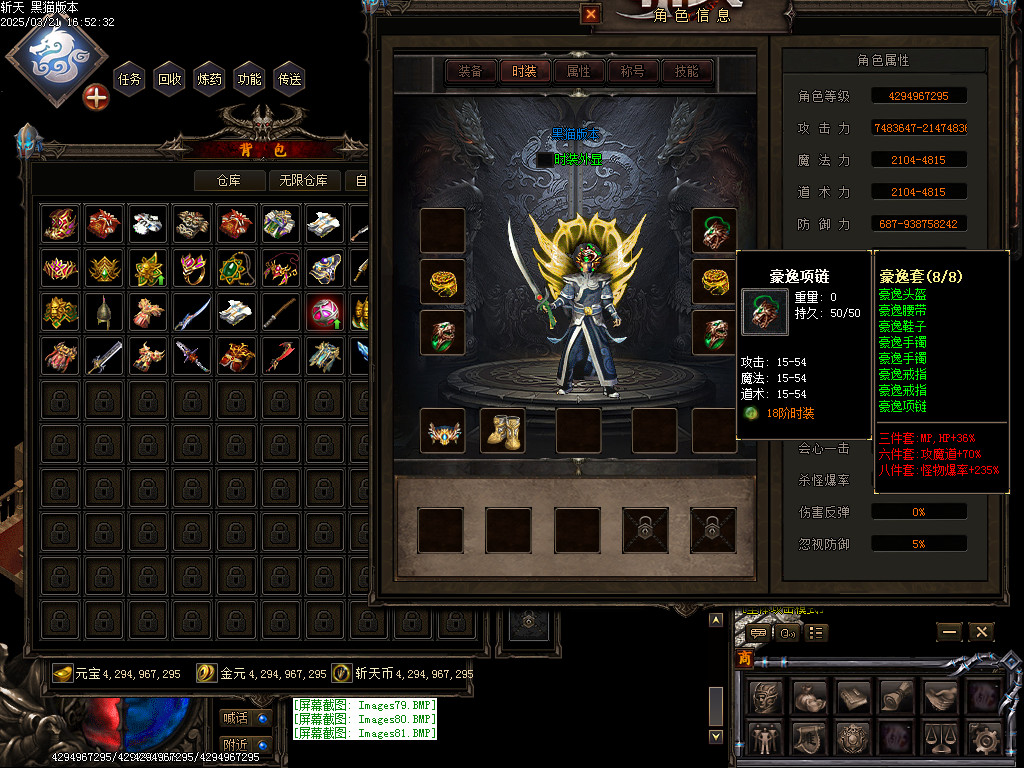Screen dimensions: 1024x768
Task: Select the 称号 title tab
Action: pos(632,71)
